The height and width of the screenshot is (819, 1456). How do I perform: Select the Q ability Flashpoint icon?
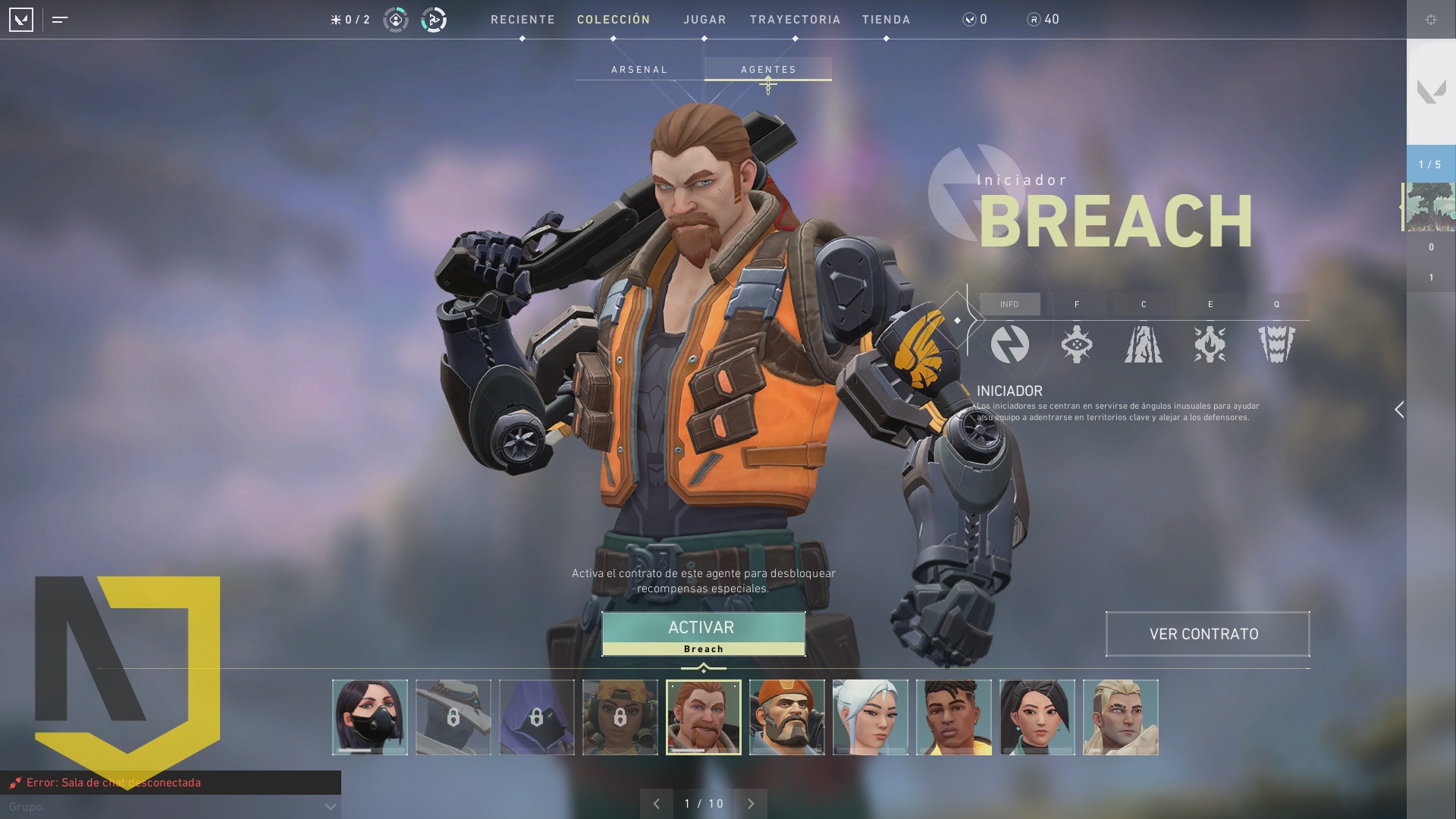tap(1276, 345)
